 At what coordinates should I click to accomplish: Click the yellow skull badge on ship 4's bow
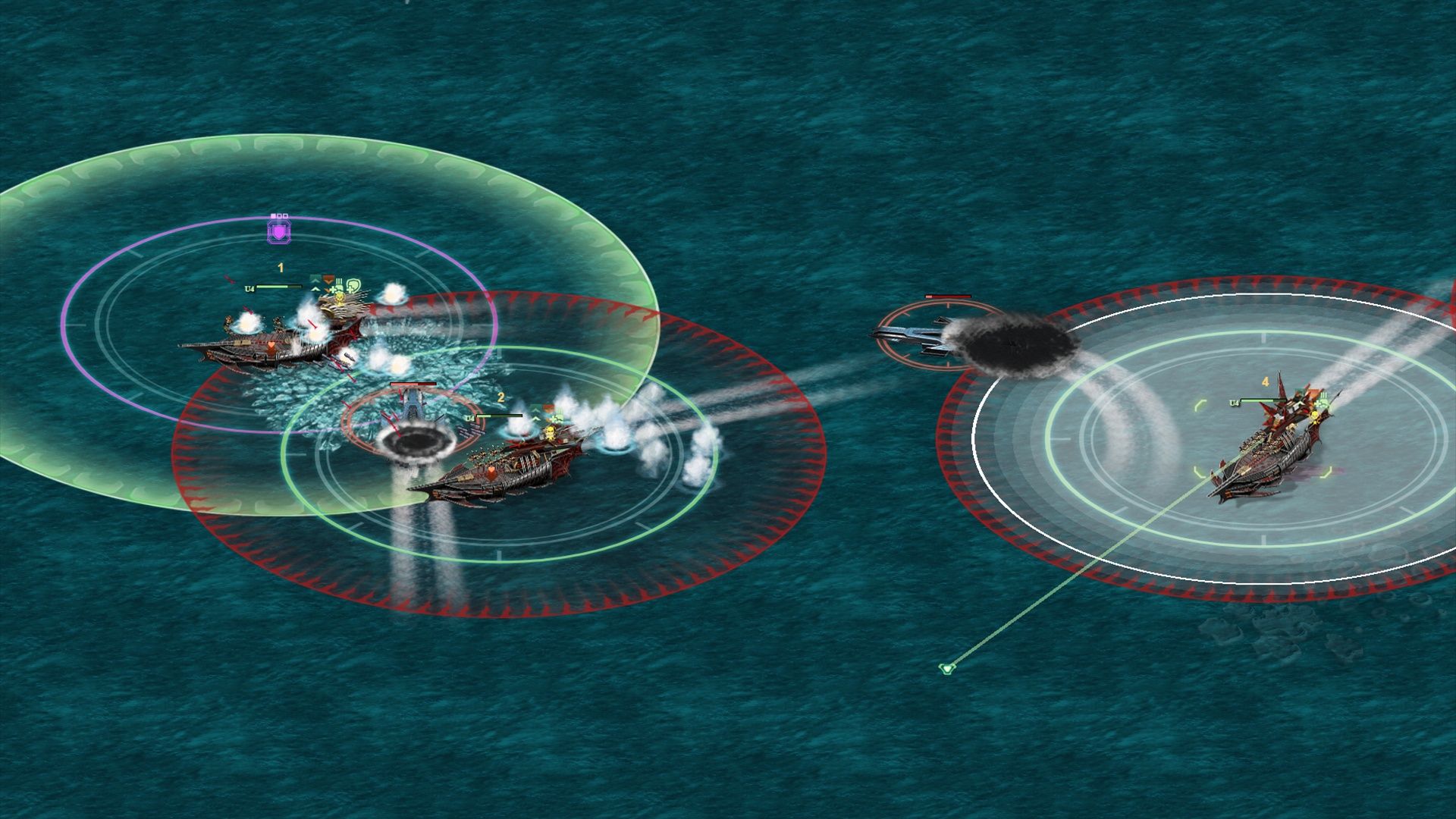point(1315,416)
